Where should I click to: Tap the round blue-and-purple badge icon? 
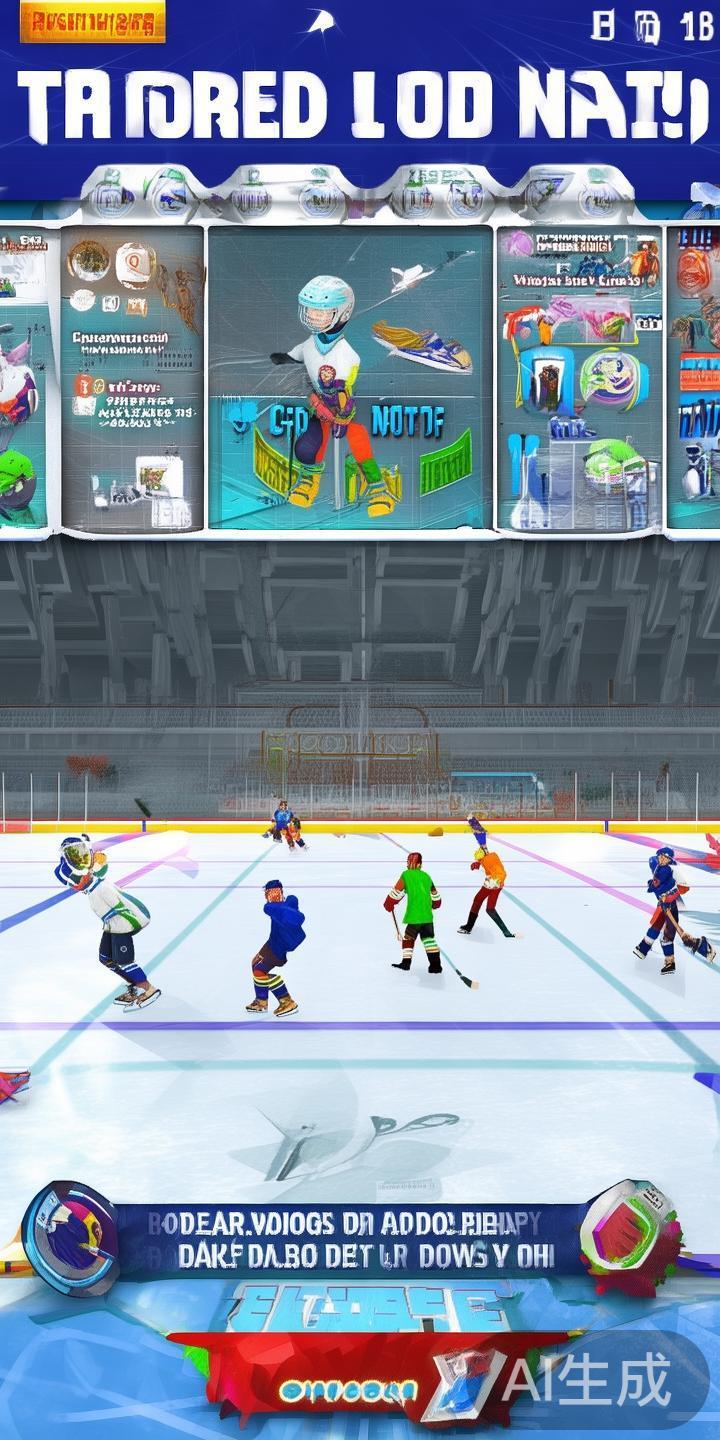point(70,1238)
